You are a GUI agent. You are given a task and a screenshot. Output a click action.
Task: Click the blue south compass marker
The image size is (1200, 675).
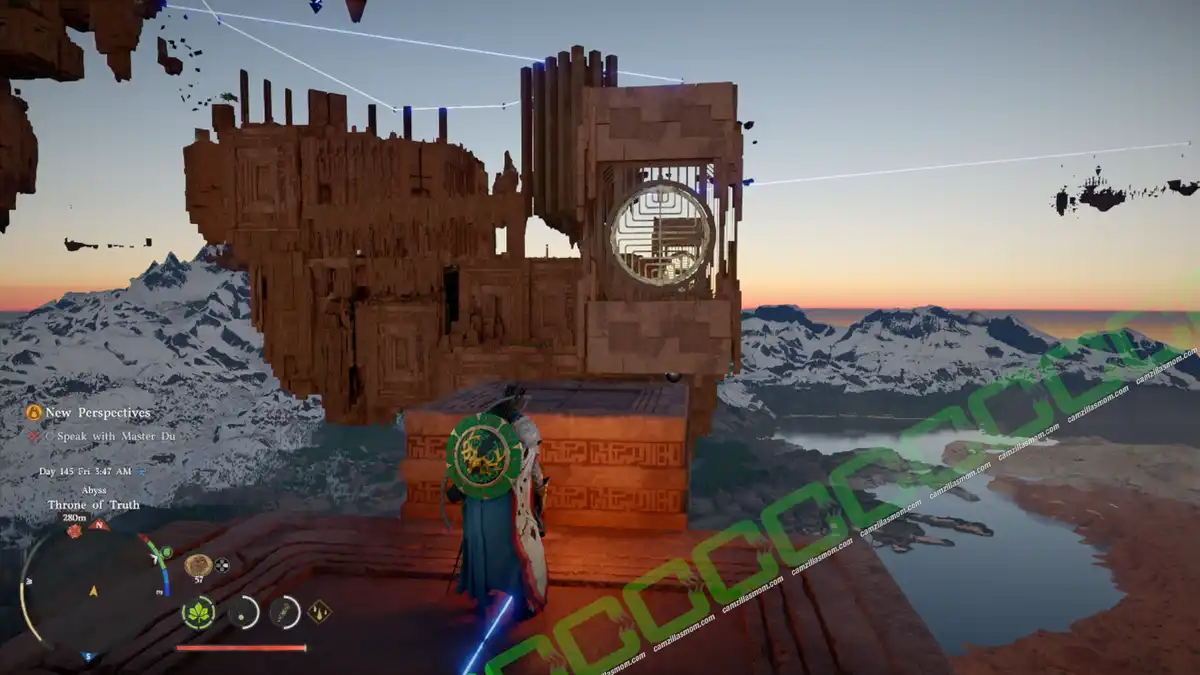click(x=87, y=658)
